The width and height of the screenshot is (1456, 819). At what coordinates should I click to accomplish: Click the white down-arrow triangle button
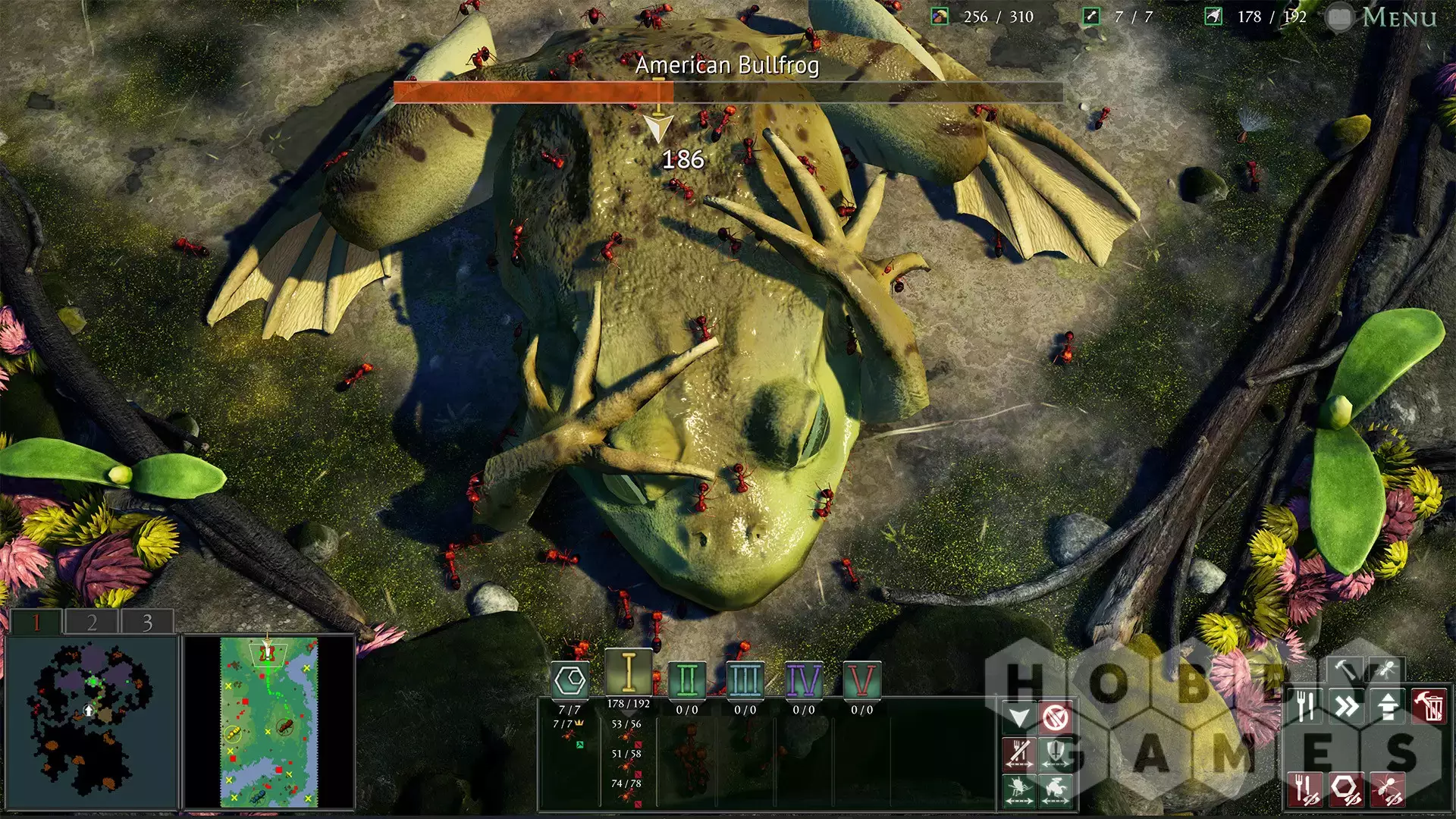(1019, 717)
